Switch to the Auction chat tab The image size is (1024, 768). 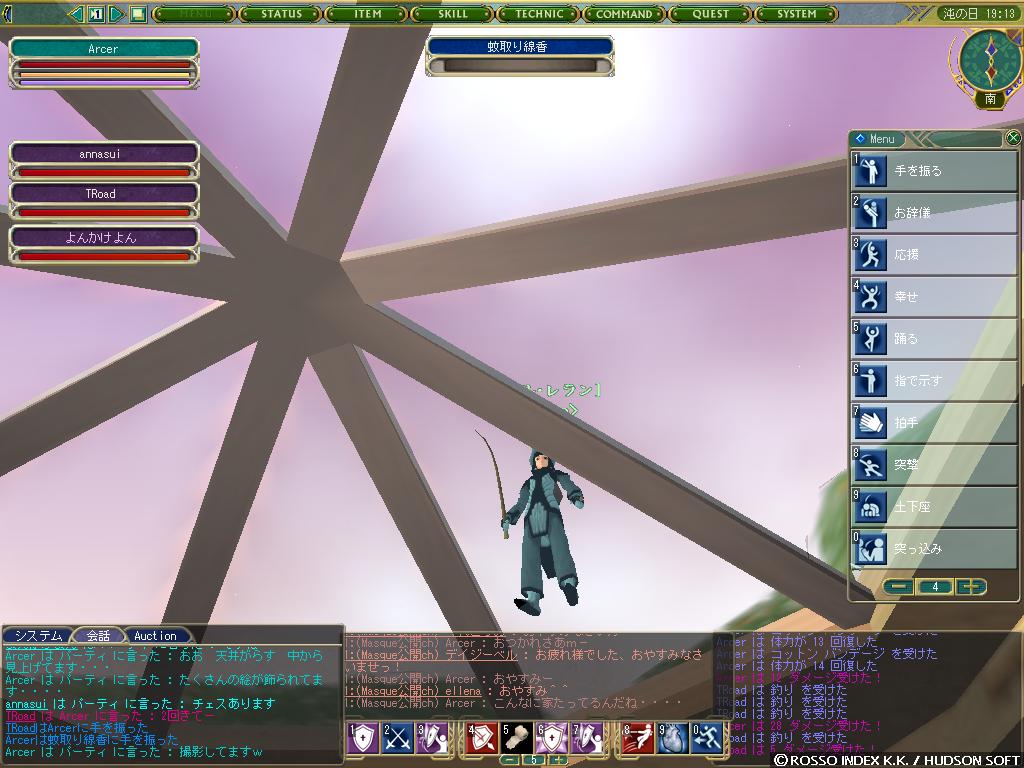click(155, 636)
